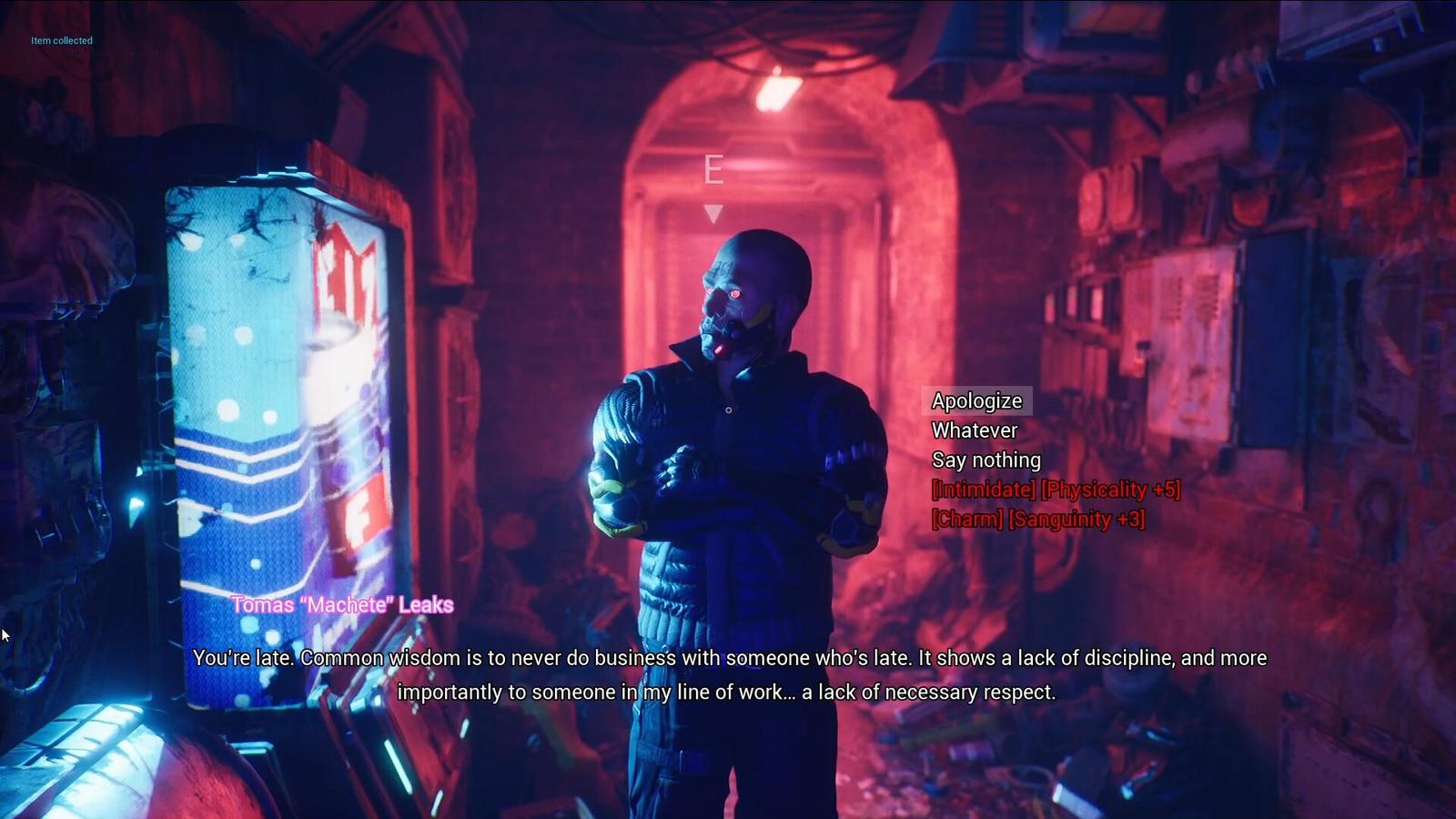Viewport: 1456px width, 819px height.
Task: Use the Intimidate Physicality +5 option
Action: click(1055, 490)
